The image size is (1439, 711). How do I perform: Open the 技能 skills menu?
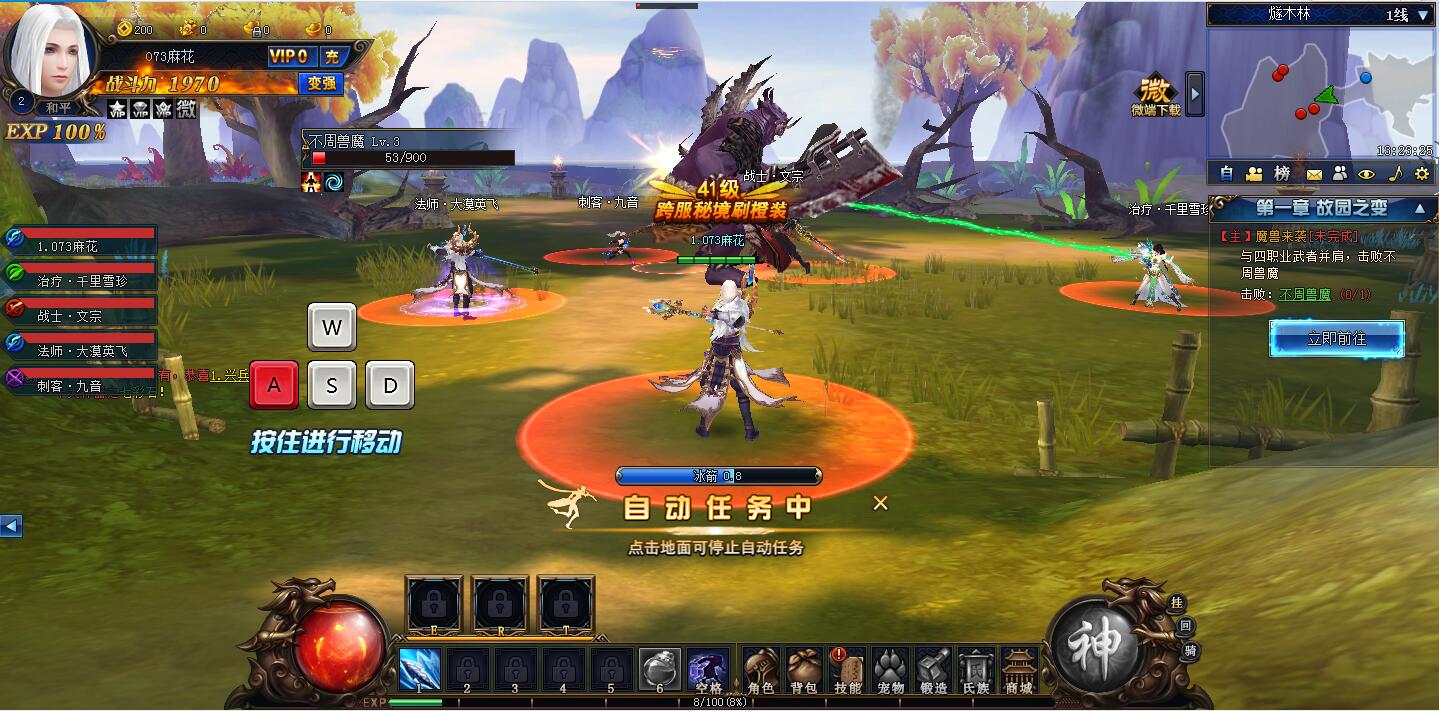tap(847, 669)
